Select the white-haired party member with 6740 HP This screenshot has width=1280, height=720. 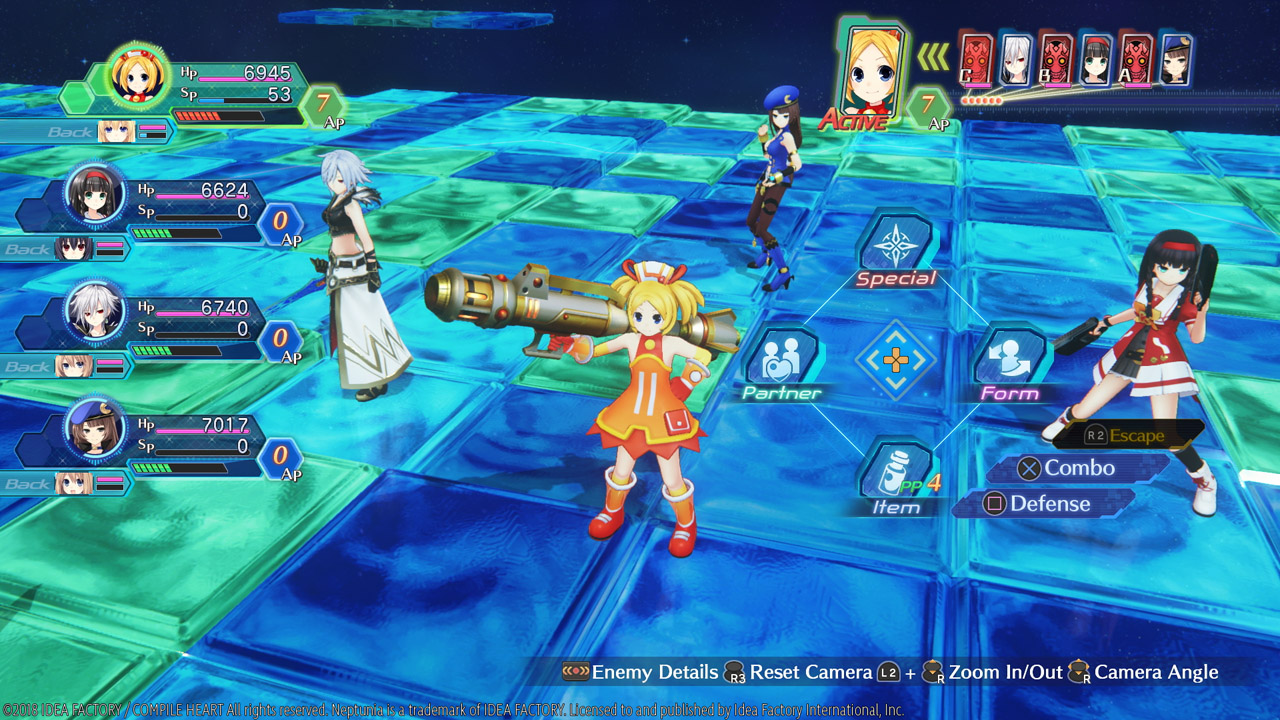click(95, 312)
